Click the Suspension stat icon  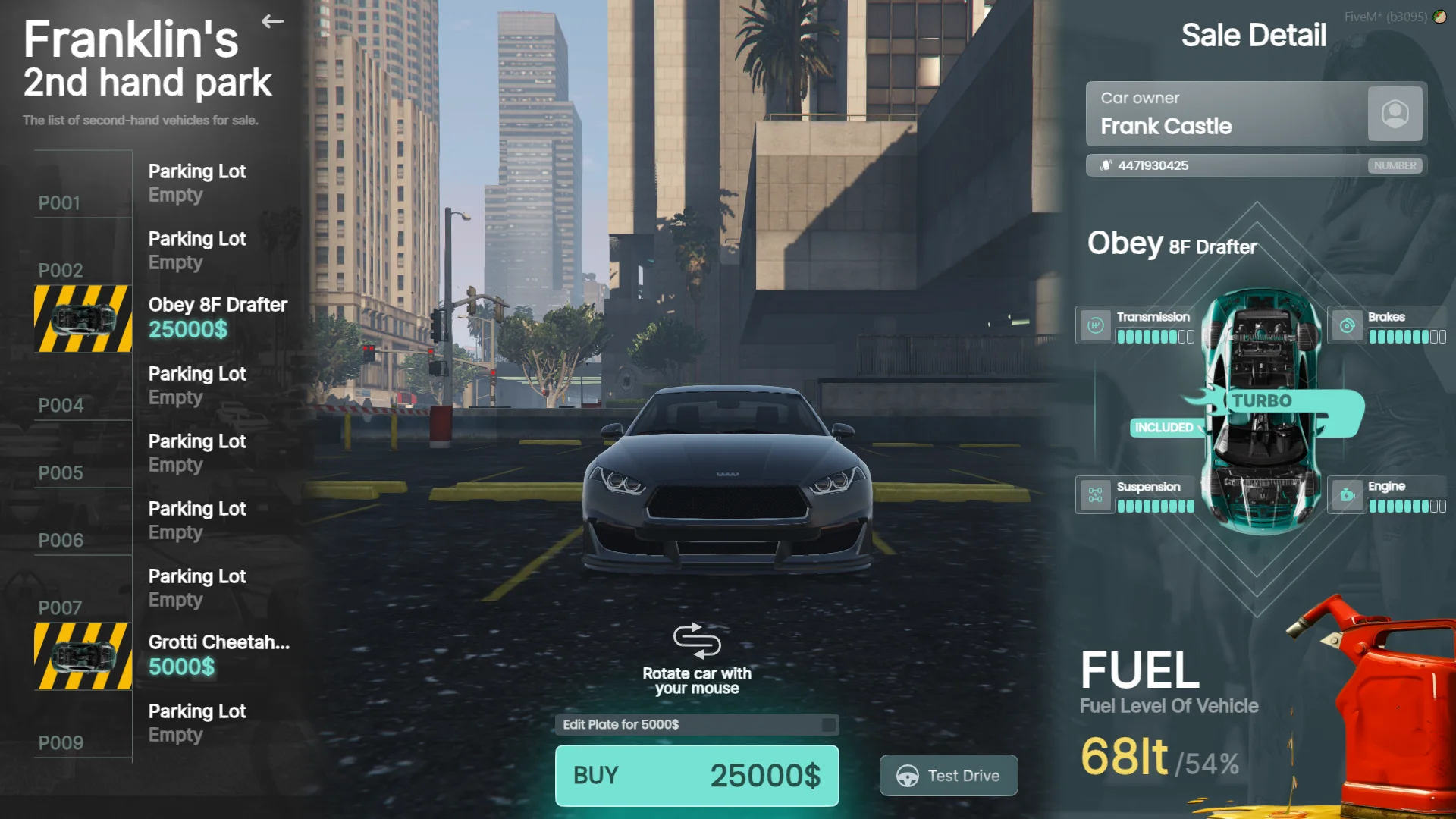pos(1095,495)
